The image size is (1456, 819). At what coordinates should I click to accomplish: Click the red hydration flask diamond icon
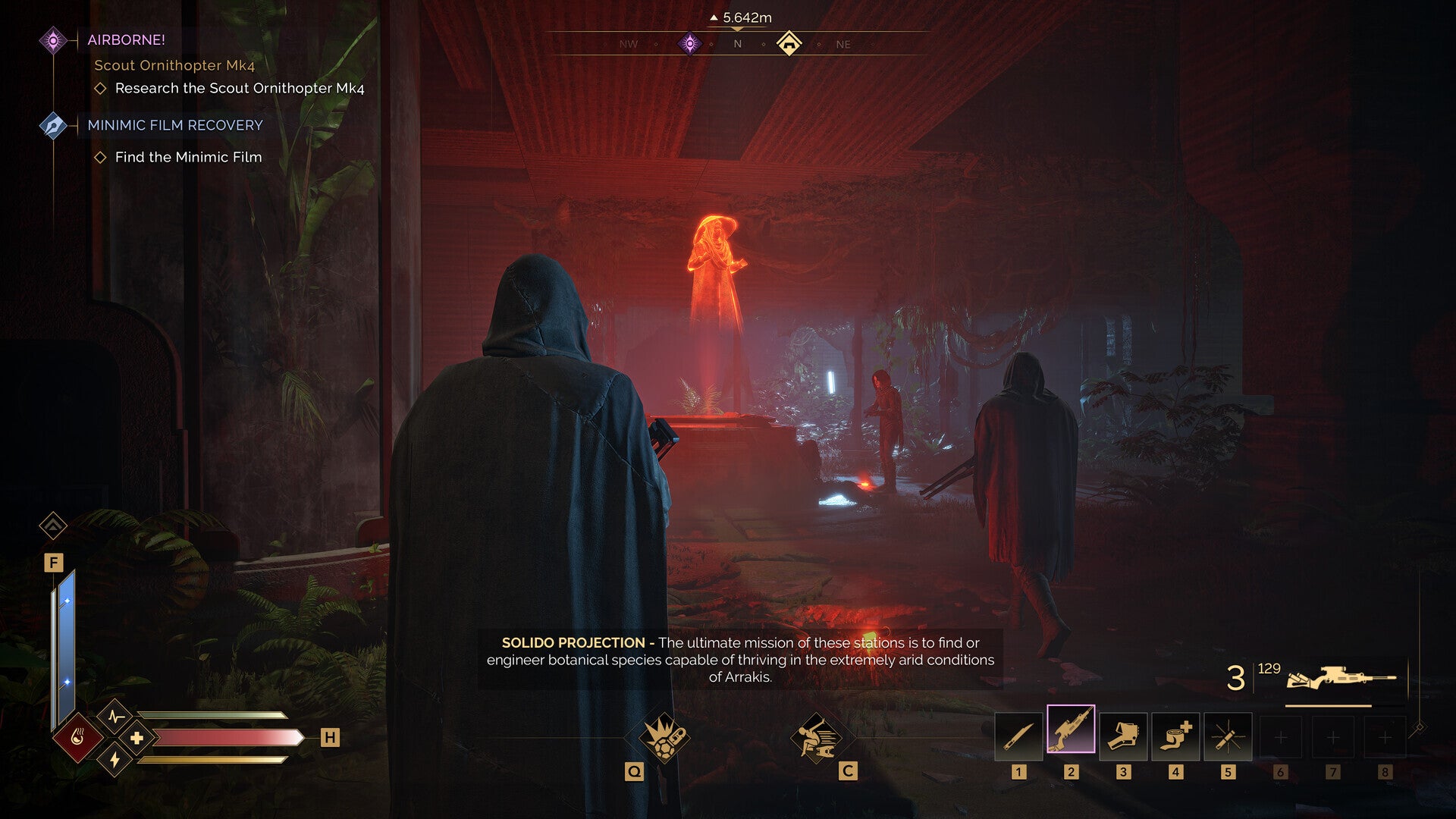pyautogui.click(x=77, y=737)
